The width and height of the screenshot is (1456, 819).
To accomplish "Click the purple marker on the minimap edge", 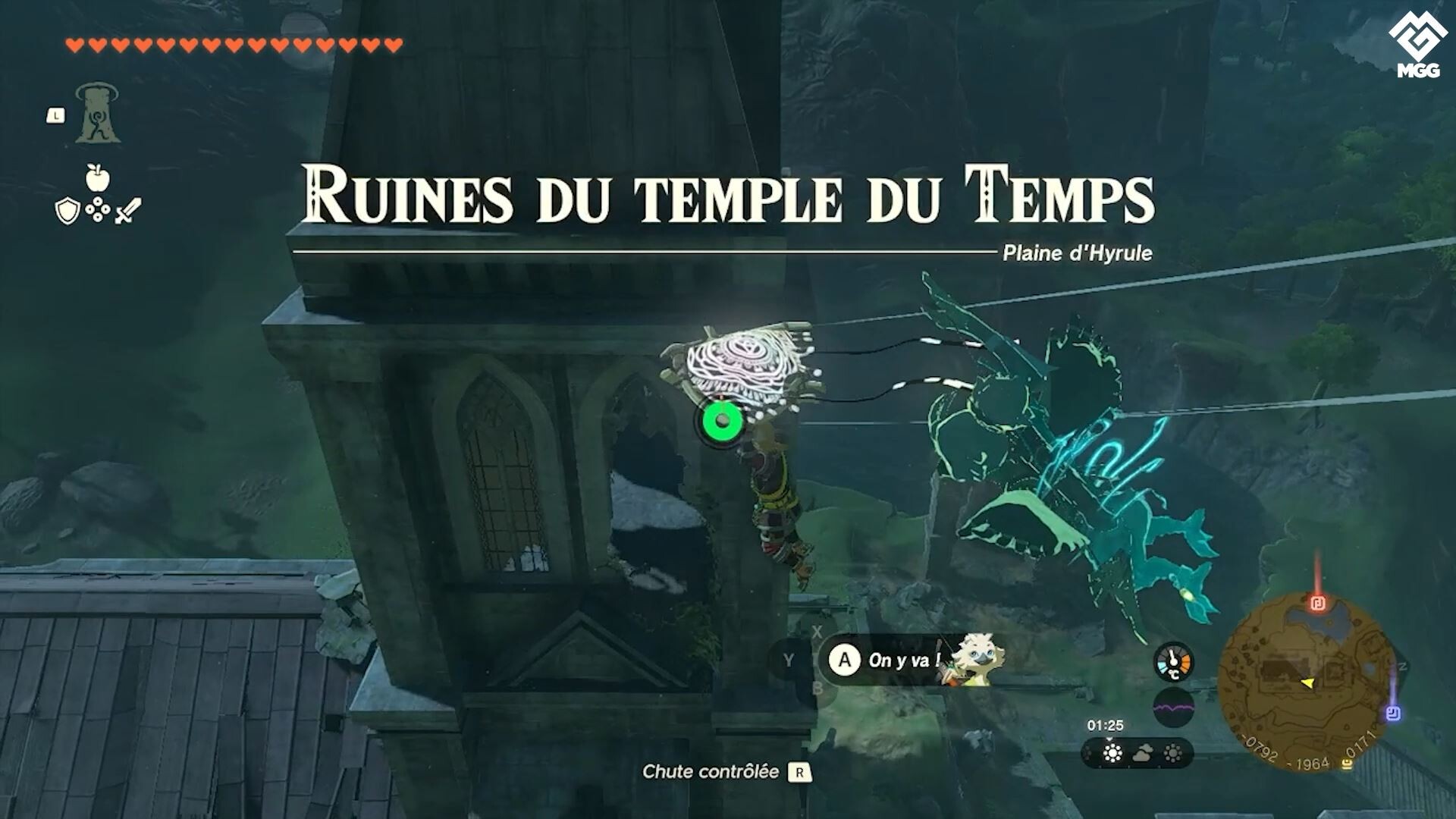I will click(1392, 712).
